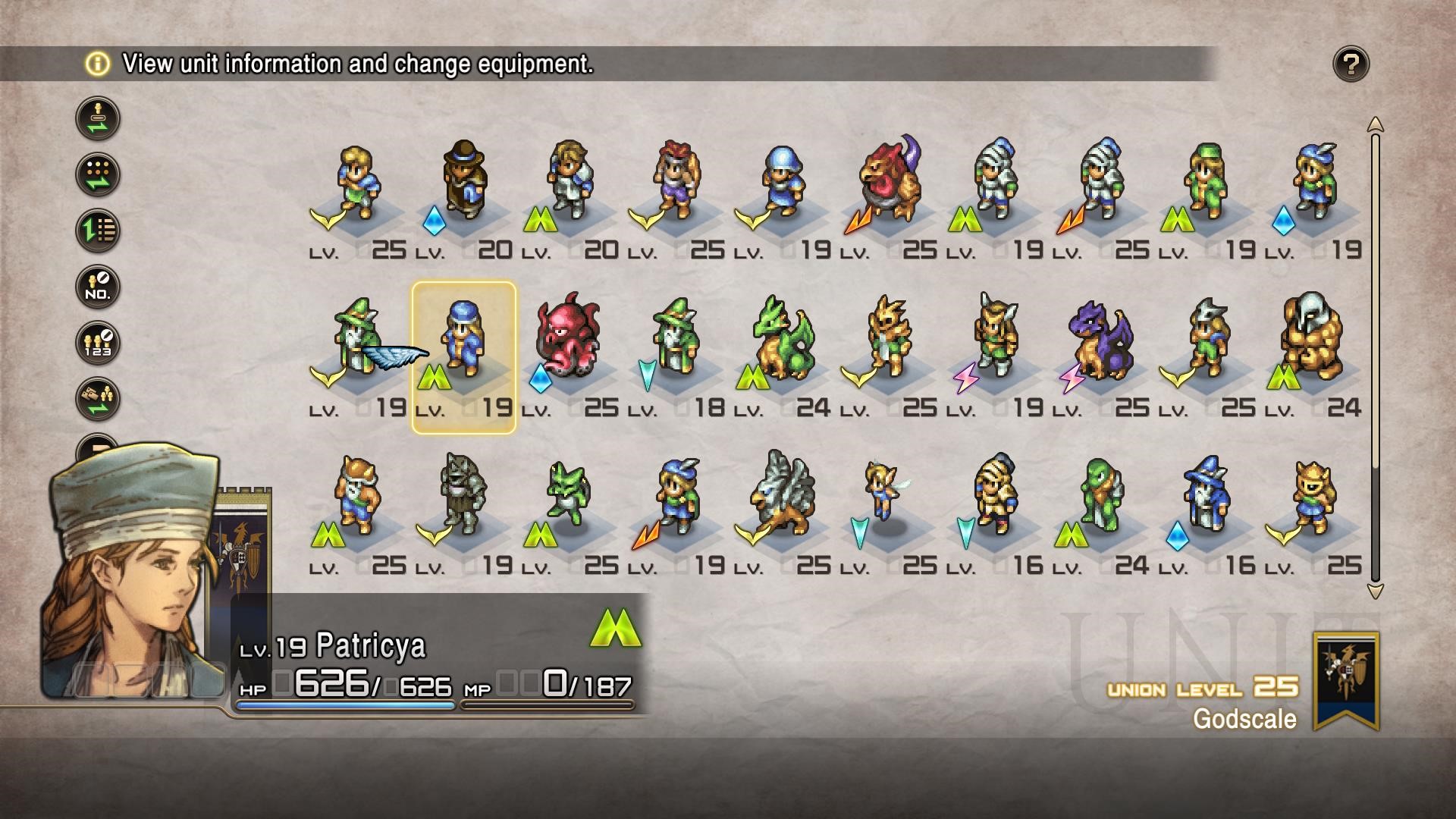Click the cards and units swap icon
Screen dimensions: 1456x819
[x=98, y=399]
